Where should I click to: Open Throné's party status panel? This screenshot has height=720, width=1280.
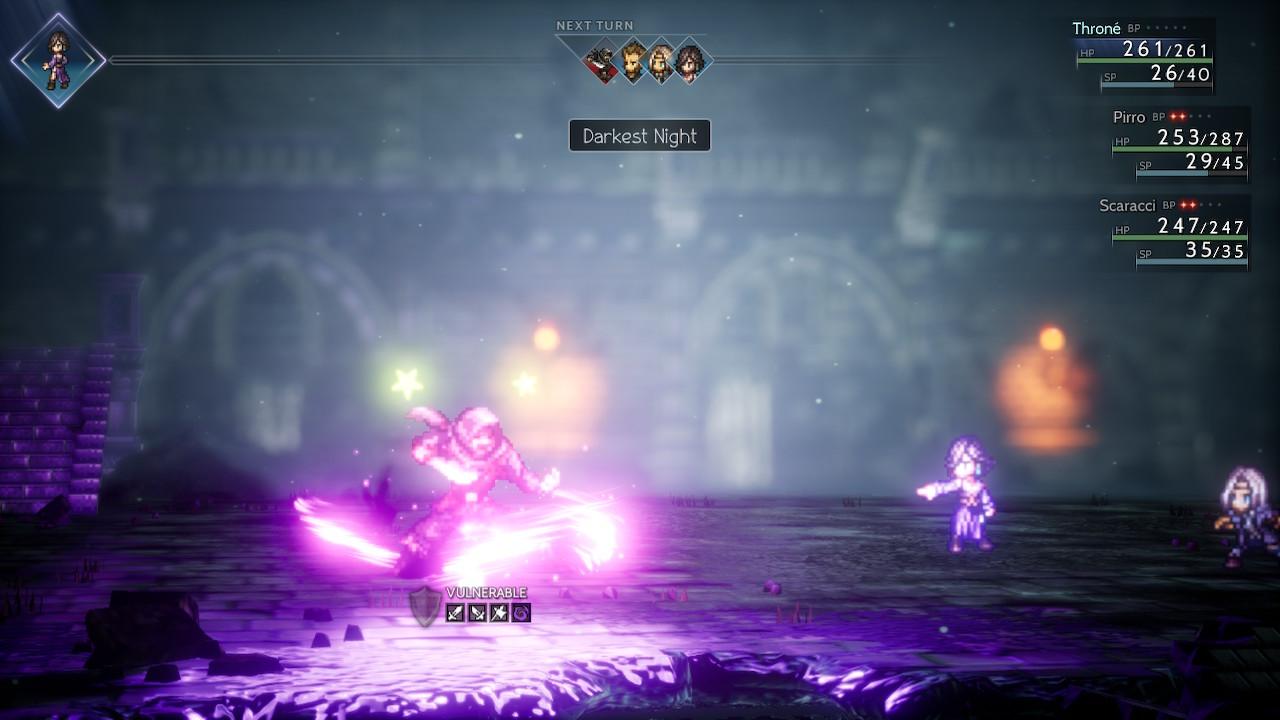[x=1144, y=56]
